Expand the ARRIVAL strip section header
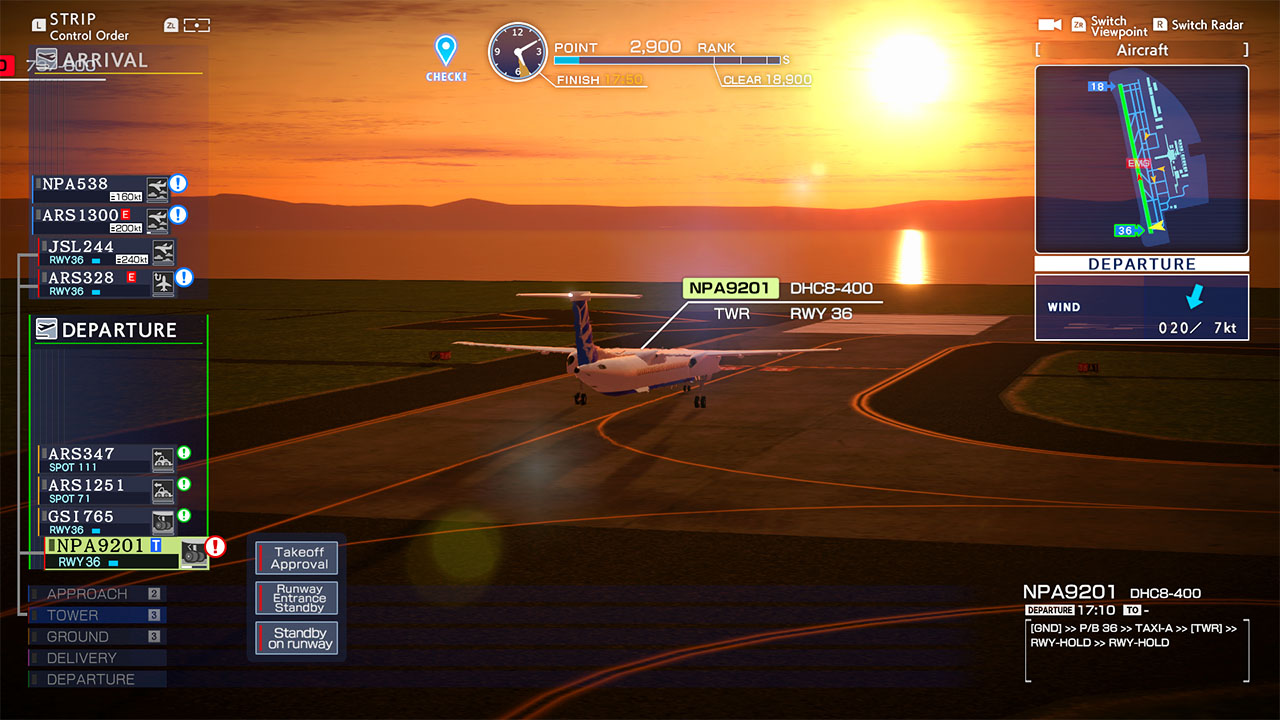The image size is (1280, 720). point(104,60)
